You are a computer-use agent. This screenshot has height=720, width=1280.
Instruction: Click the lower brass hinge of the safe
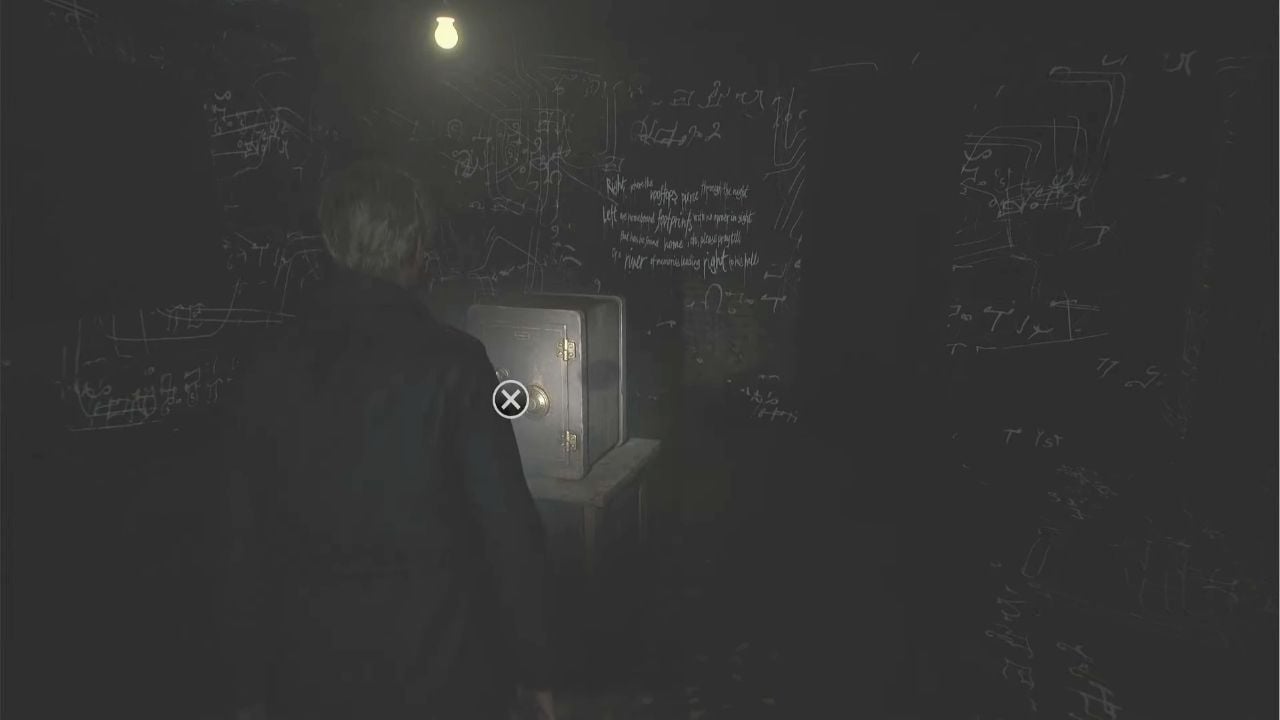pyautogui.click(x=570, y=439)
